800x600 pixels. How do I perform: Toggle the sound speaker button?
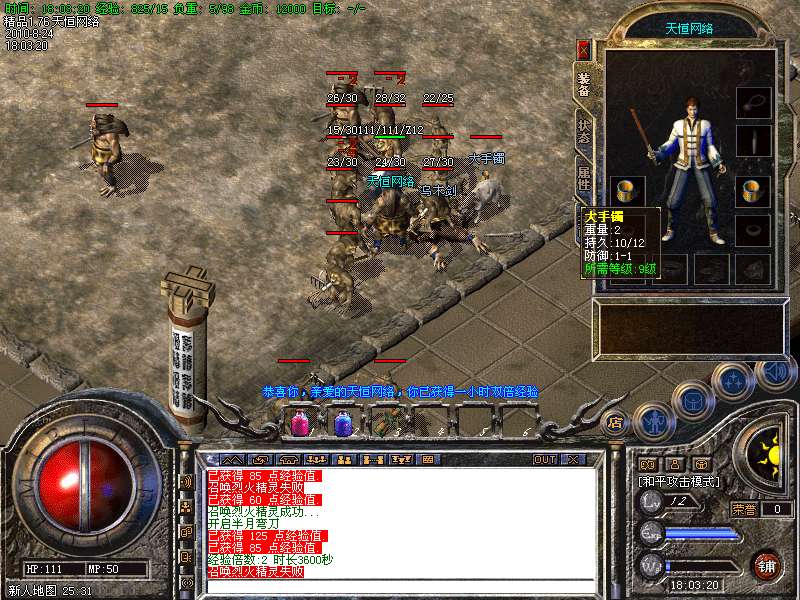(775, 373)
